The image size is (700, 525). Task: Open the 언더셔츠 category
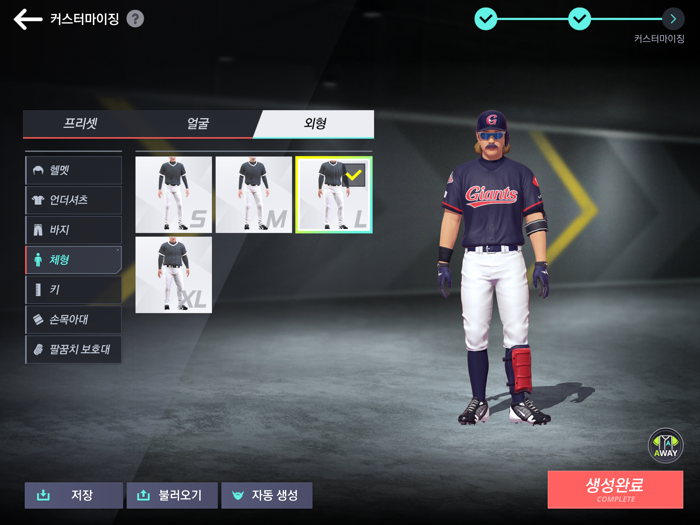[x=73, y=200]
